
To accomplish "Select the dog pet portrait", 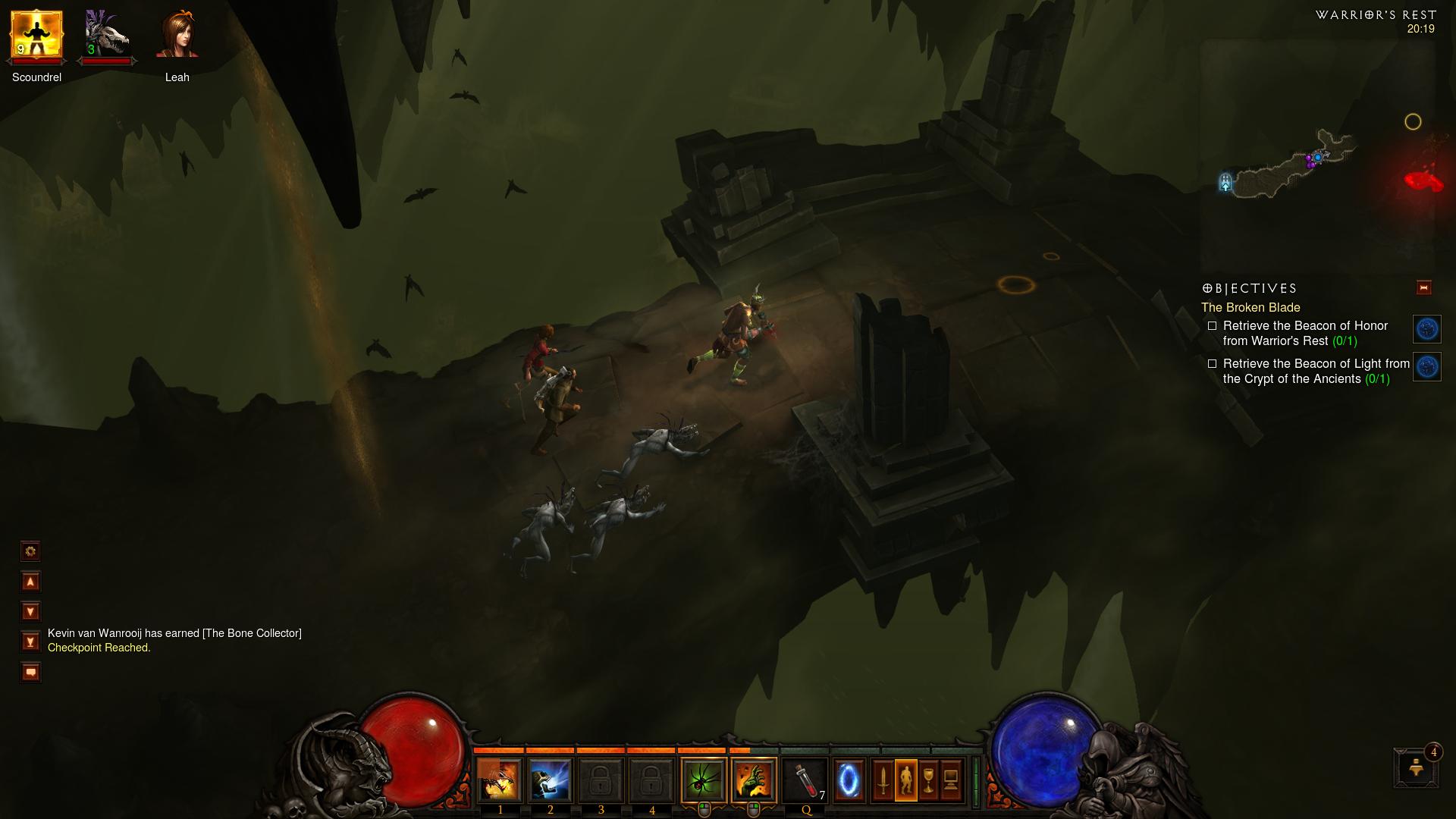I will pos(106,36).
